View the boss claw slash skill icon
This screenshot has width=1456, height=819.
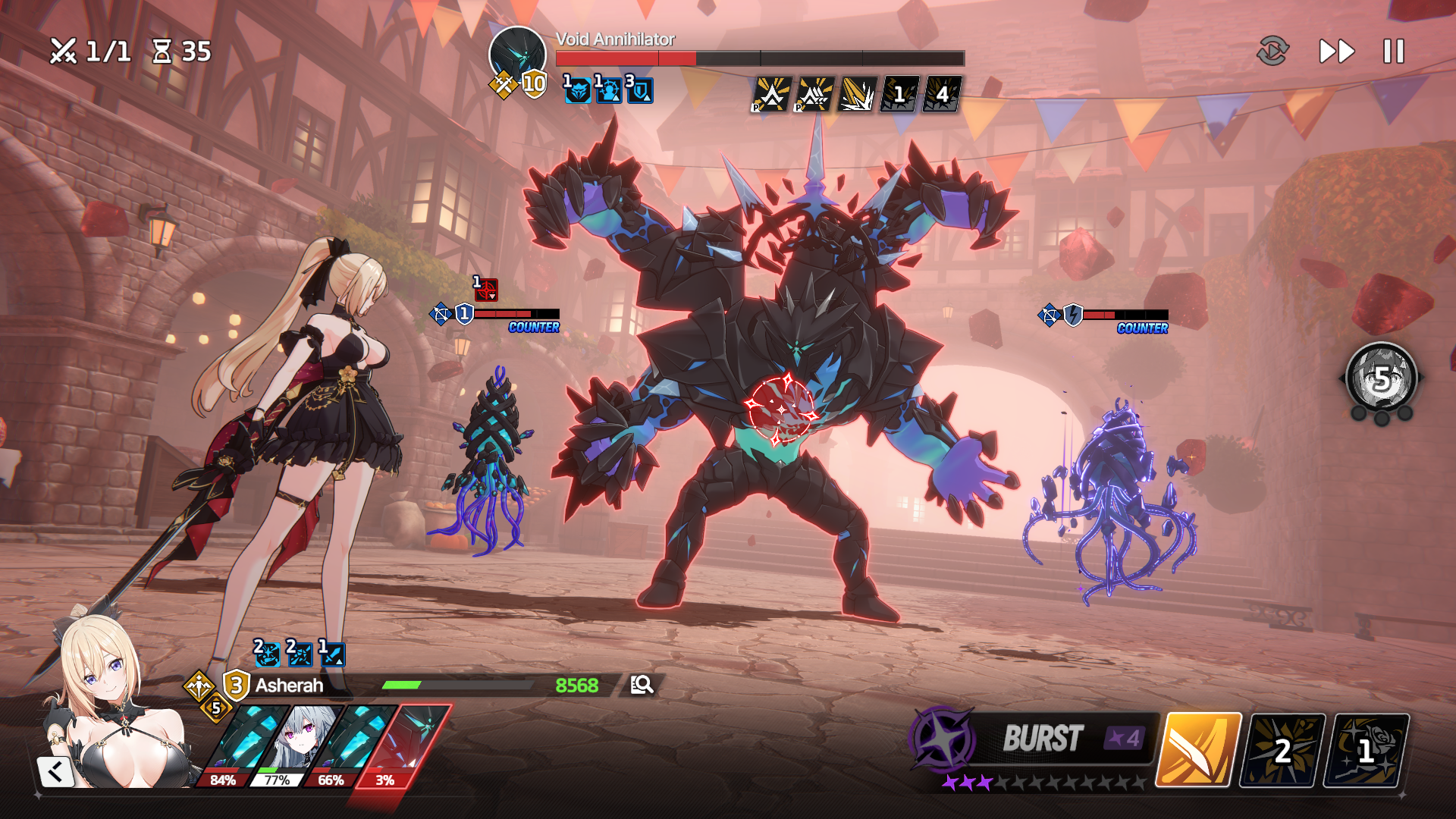857,95
